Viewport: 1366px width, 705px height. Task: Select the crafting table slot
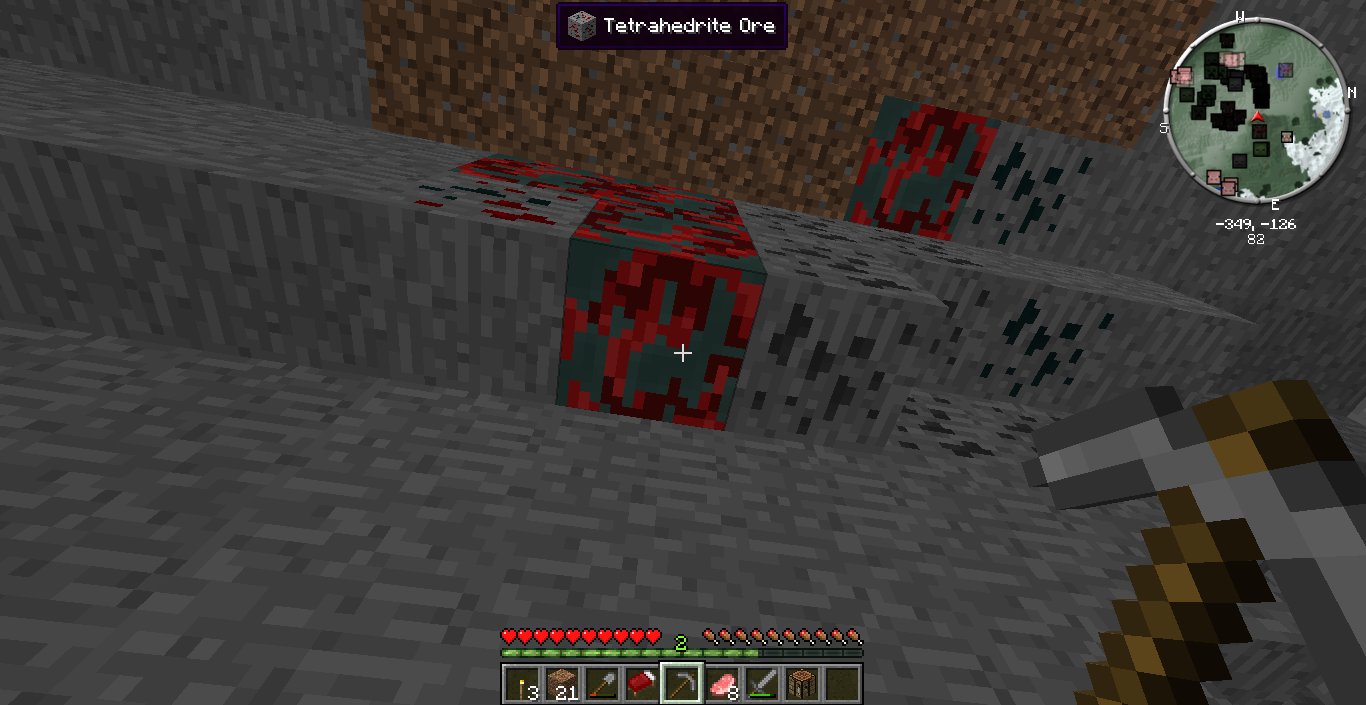802,684
